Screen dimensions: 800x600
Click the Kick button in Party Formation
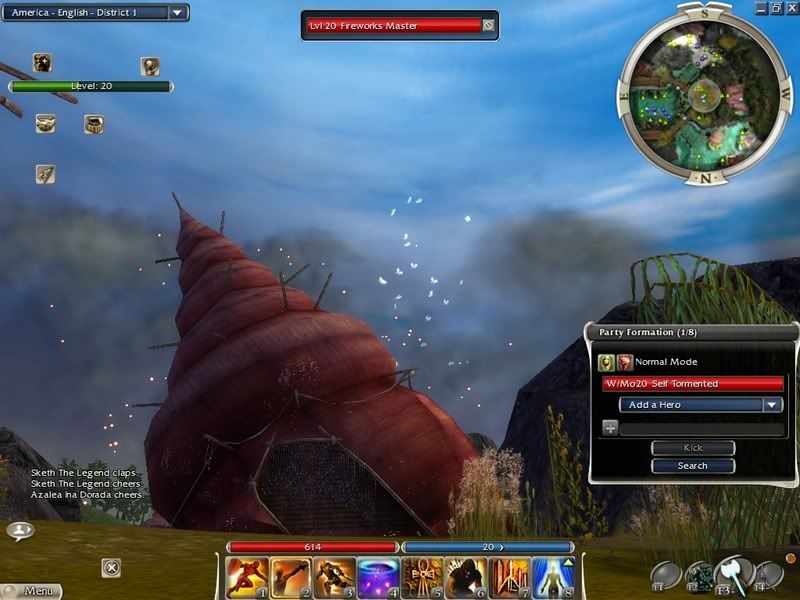click(692, 448)
